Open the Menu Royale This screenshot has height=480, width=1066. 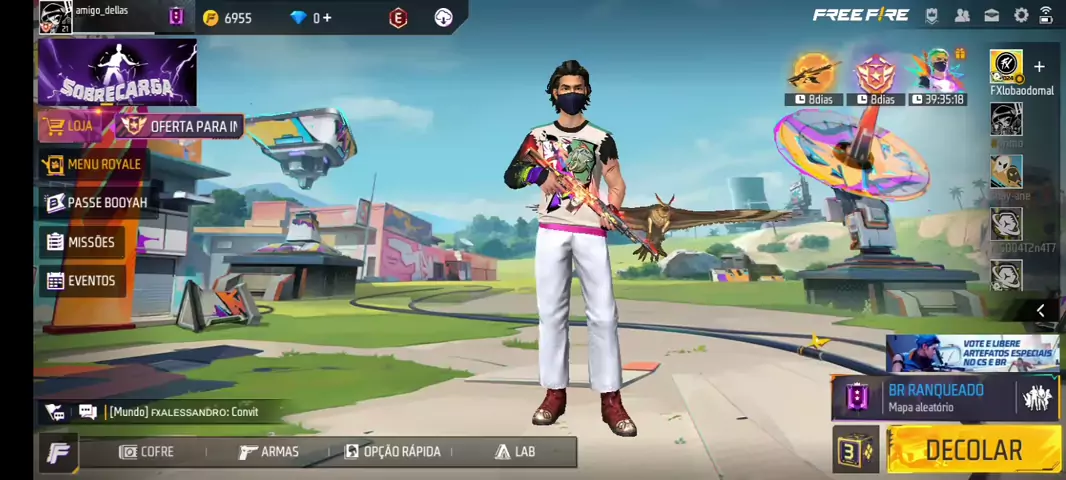[x=93, y=164]
